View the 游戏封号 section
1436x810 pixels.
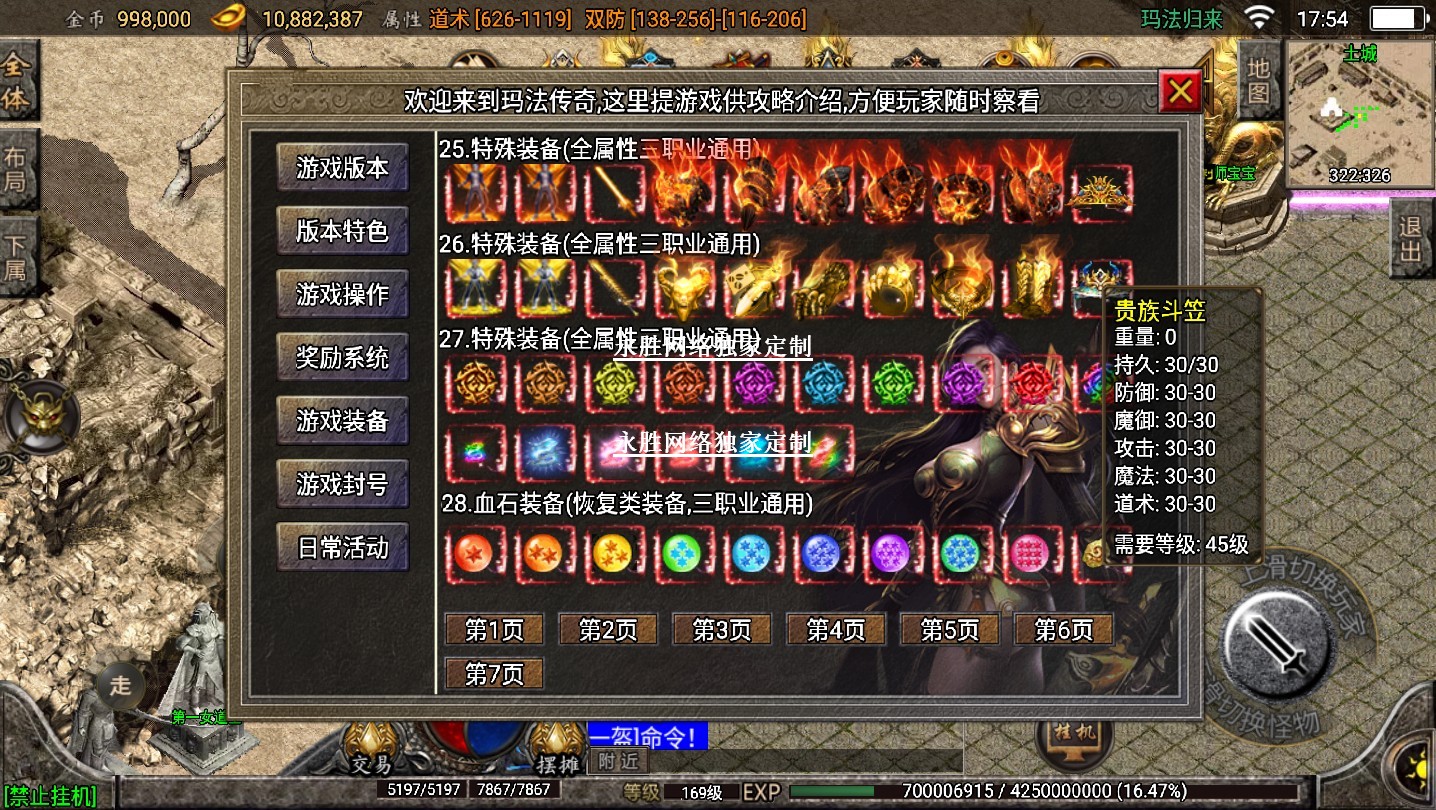(342, 485)
